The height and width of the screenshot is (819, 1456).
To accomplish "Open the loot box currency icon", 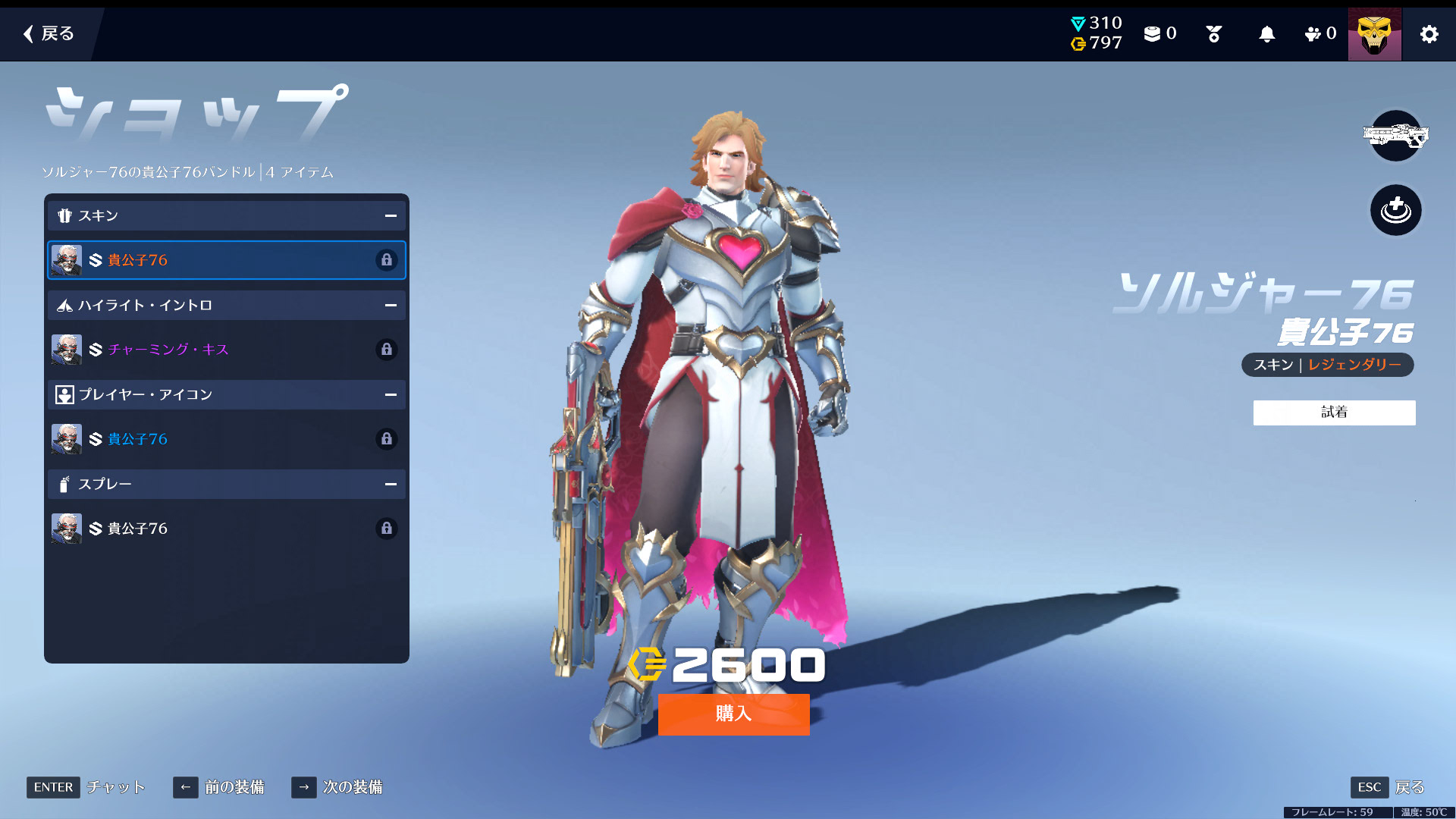I will click(x=1159, y=34).
